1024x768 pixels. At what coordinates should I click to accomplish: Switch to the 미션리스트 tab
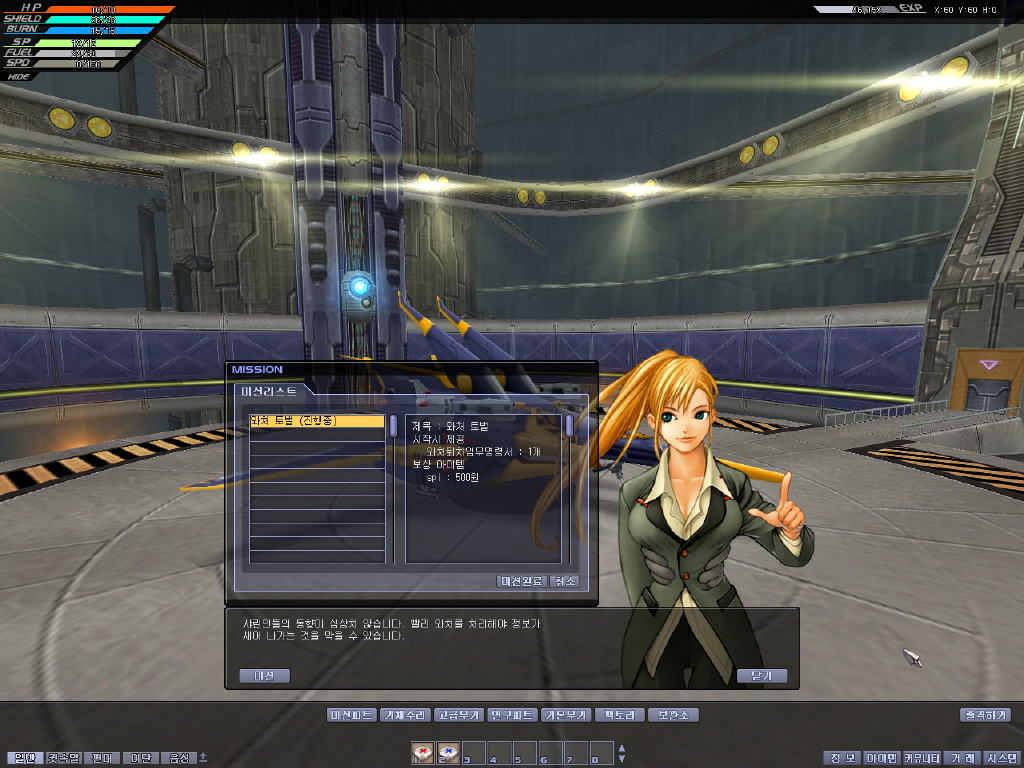[269, 392]
